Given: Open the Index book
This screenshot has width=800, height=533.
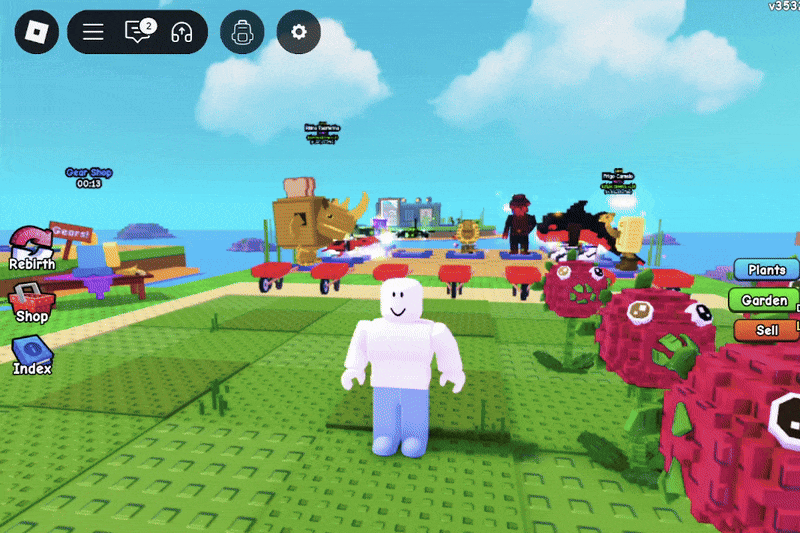Looking at the screenshot, I should click(31, 354).
